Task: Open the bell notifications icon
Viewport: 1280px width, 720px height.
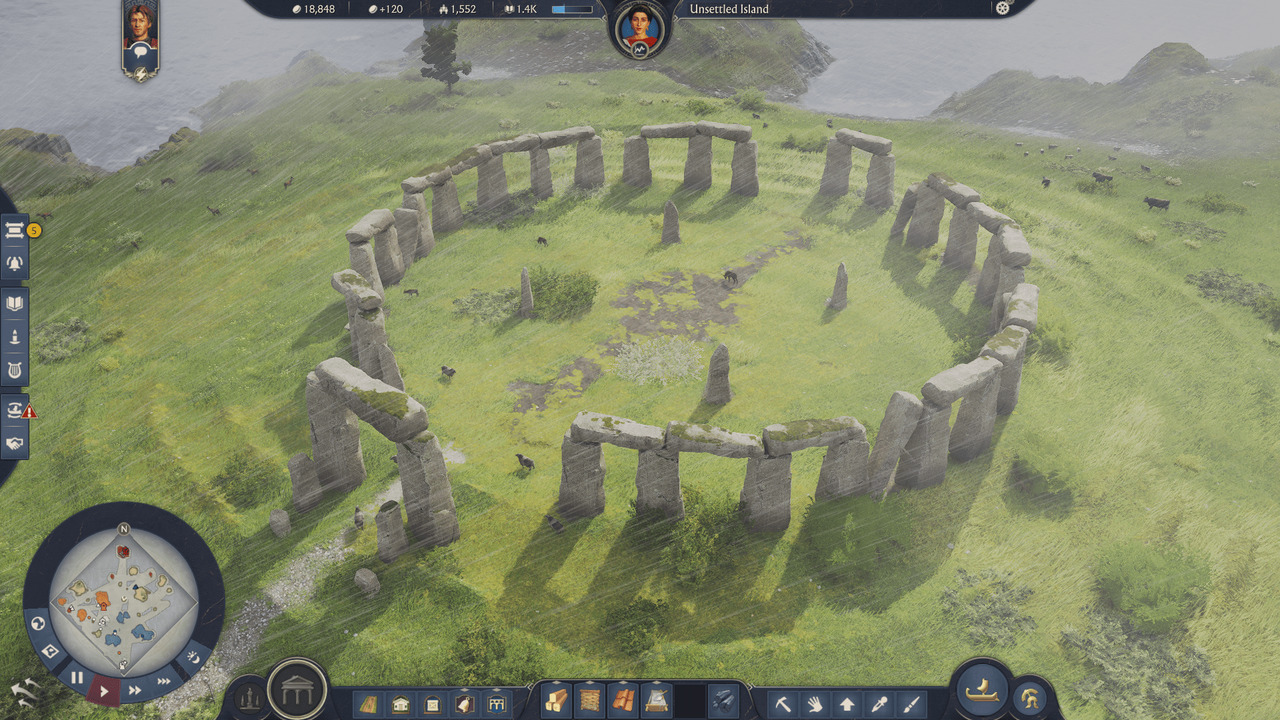Action: (x=16, y=264)
